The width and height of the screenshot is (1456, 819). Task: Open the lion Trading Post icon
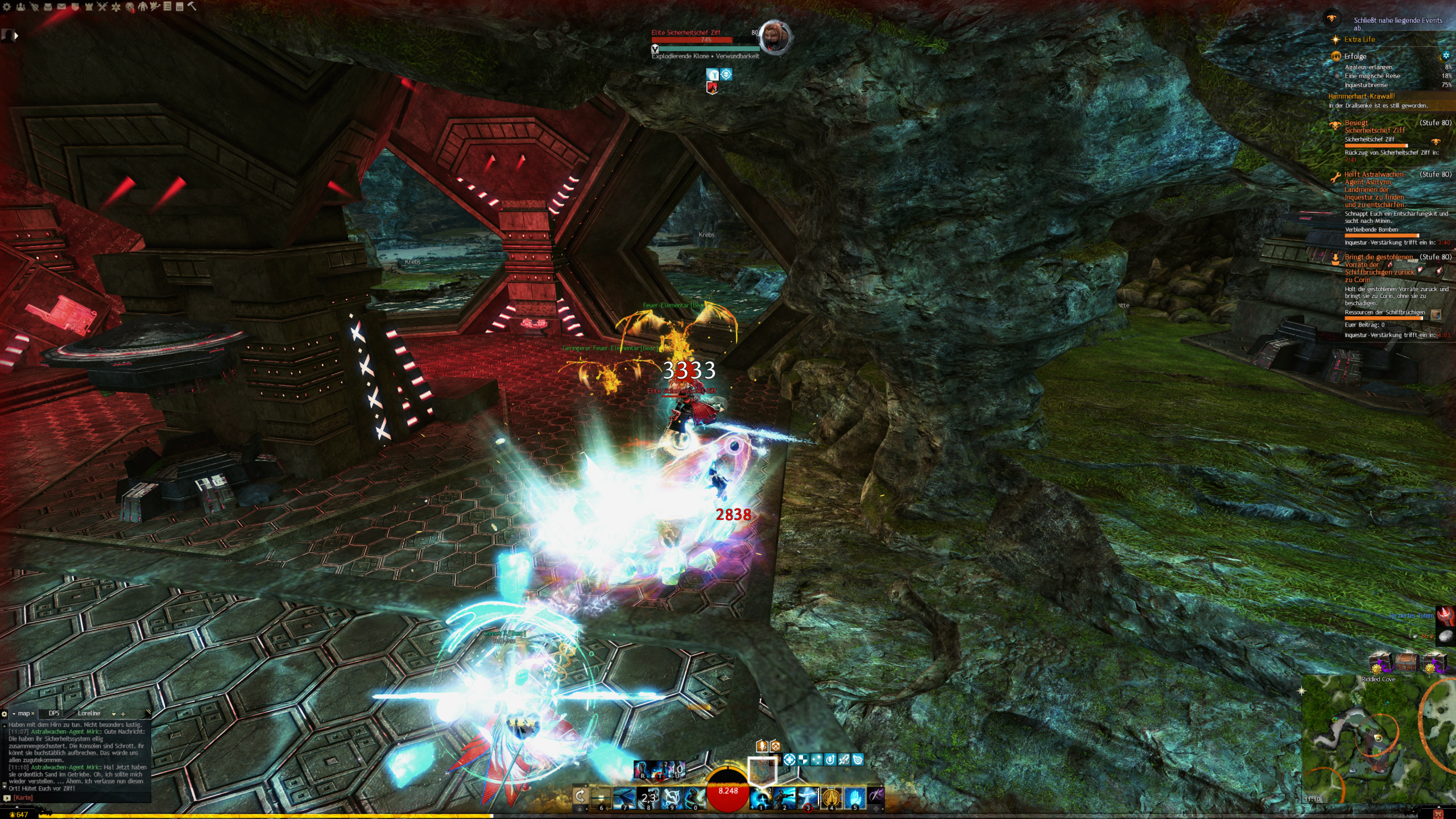point(130,7)
